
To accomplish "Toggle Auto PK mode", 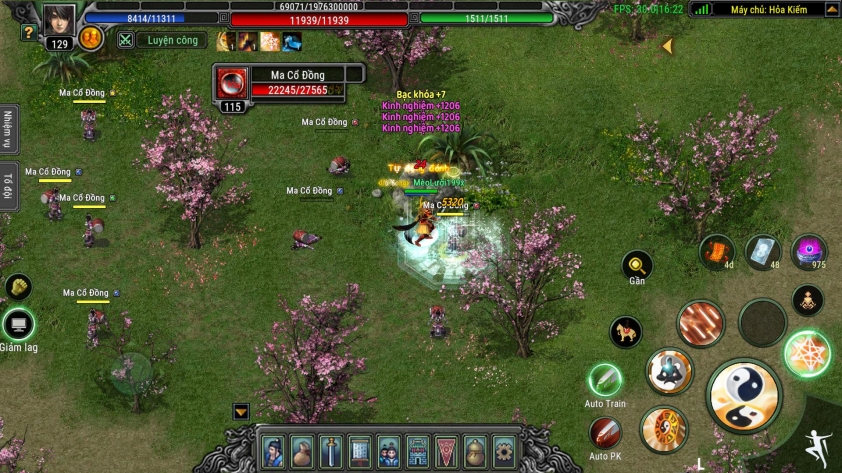I will click(605, 433).
